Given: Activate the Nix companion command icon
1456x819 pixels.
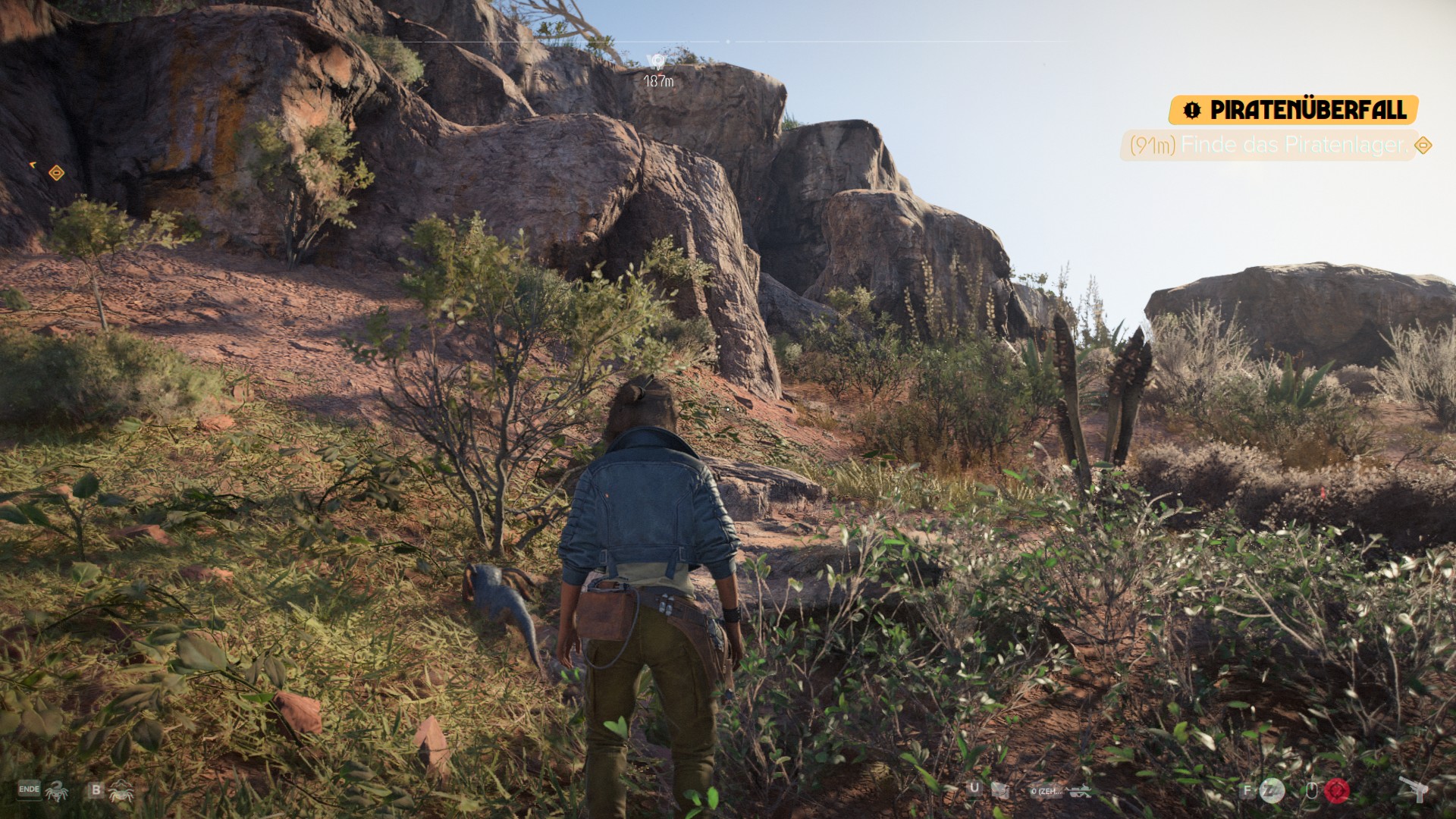Looking at the screenshot, I should click(57, 791).
